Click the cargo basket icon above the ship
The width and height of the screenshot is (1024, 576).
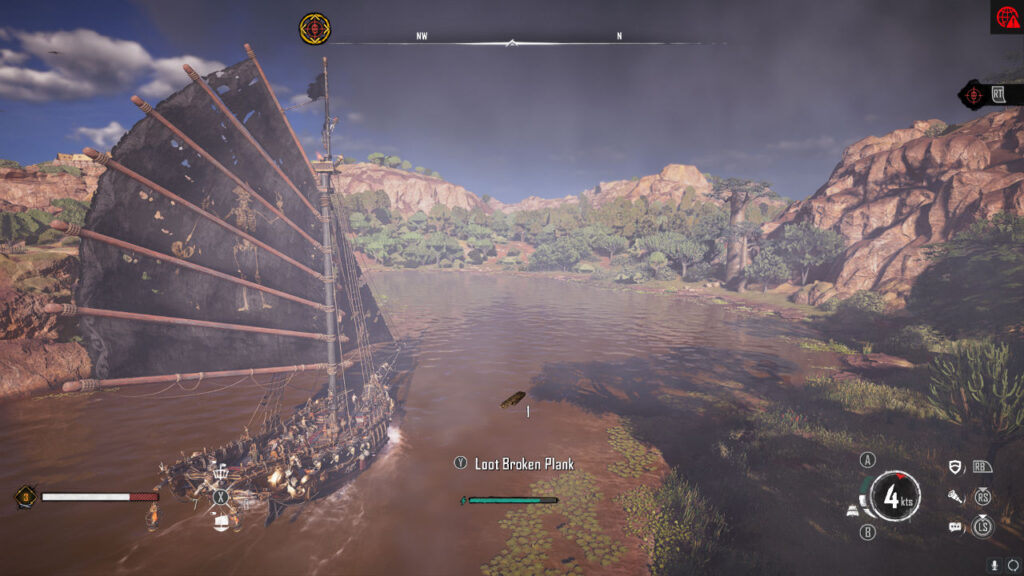[221, 472]
